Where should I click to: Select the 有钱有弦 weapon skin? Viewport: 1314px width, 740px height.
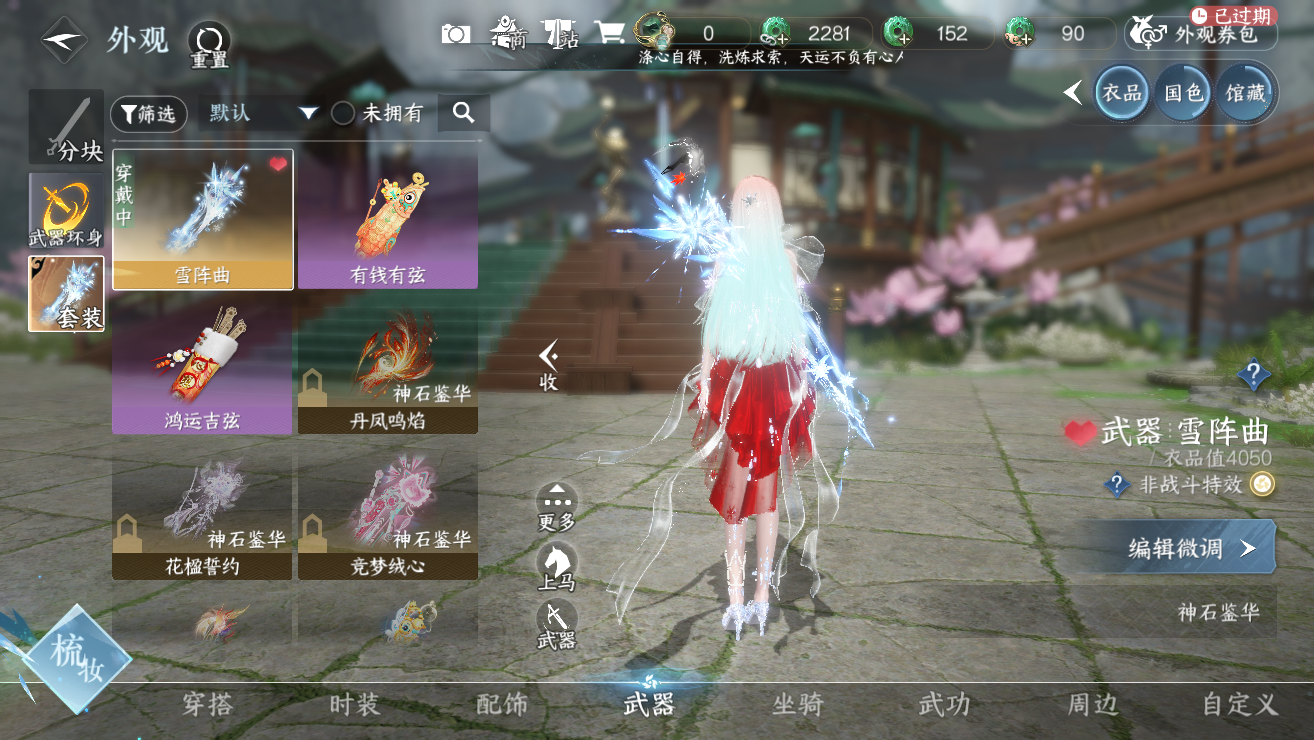387,220
